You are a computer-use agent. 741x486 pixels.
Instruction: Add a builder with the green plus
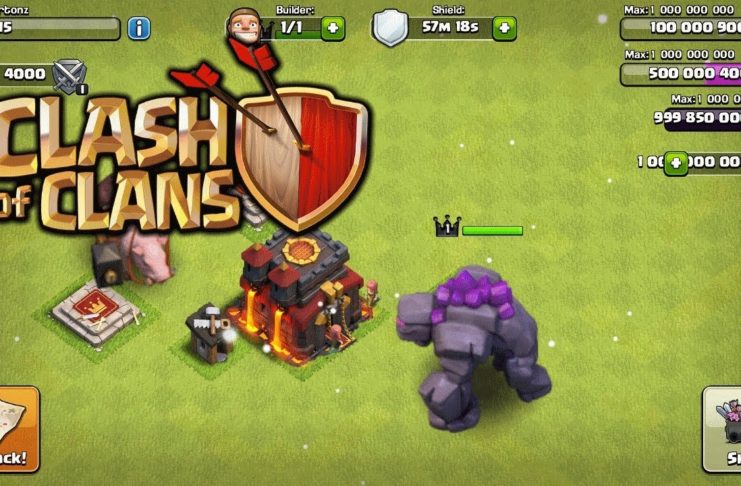click(333, 28)
